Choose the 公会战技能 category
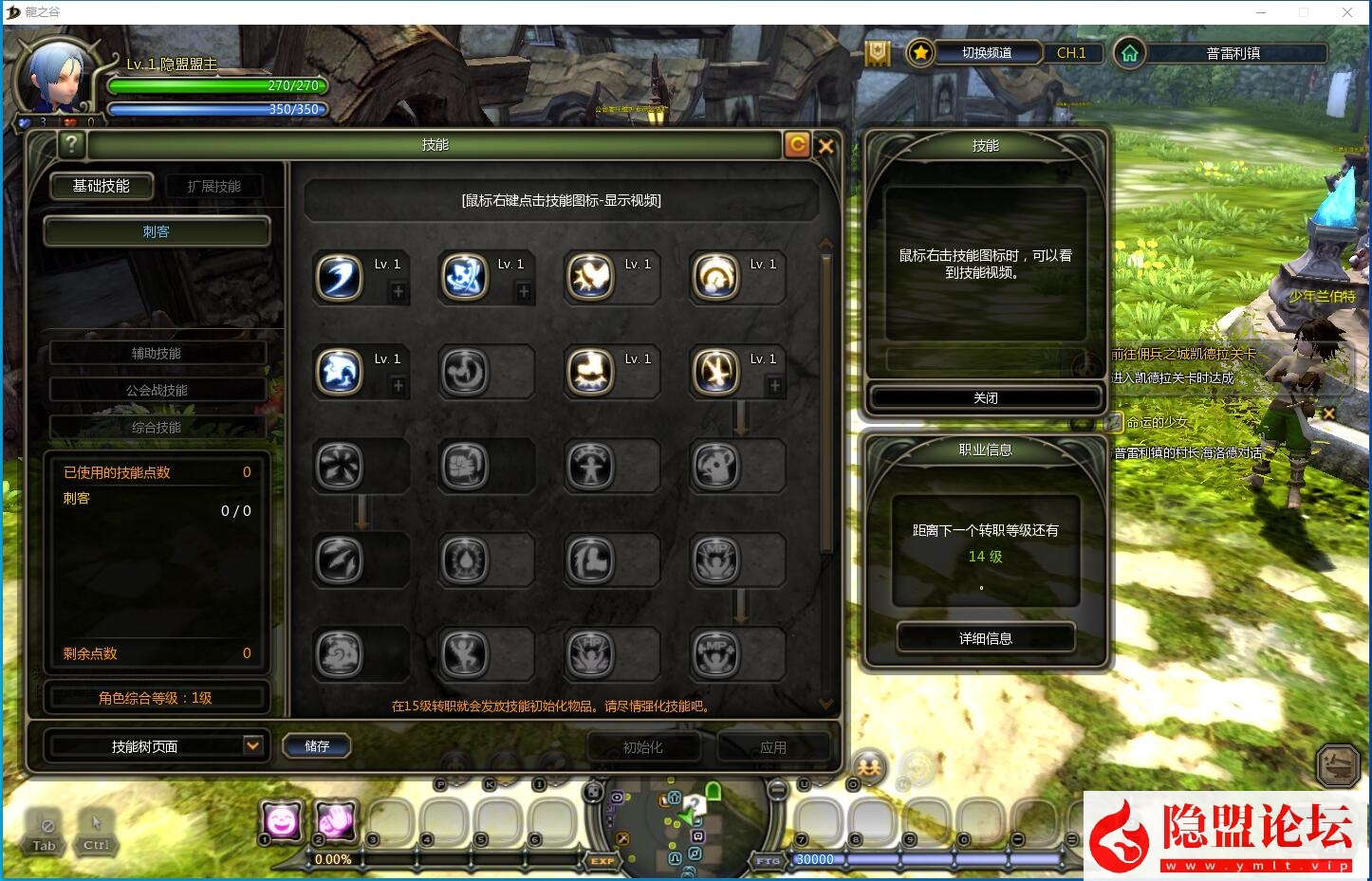1372x881 pixels. click(x=157, y=390)
